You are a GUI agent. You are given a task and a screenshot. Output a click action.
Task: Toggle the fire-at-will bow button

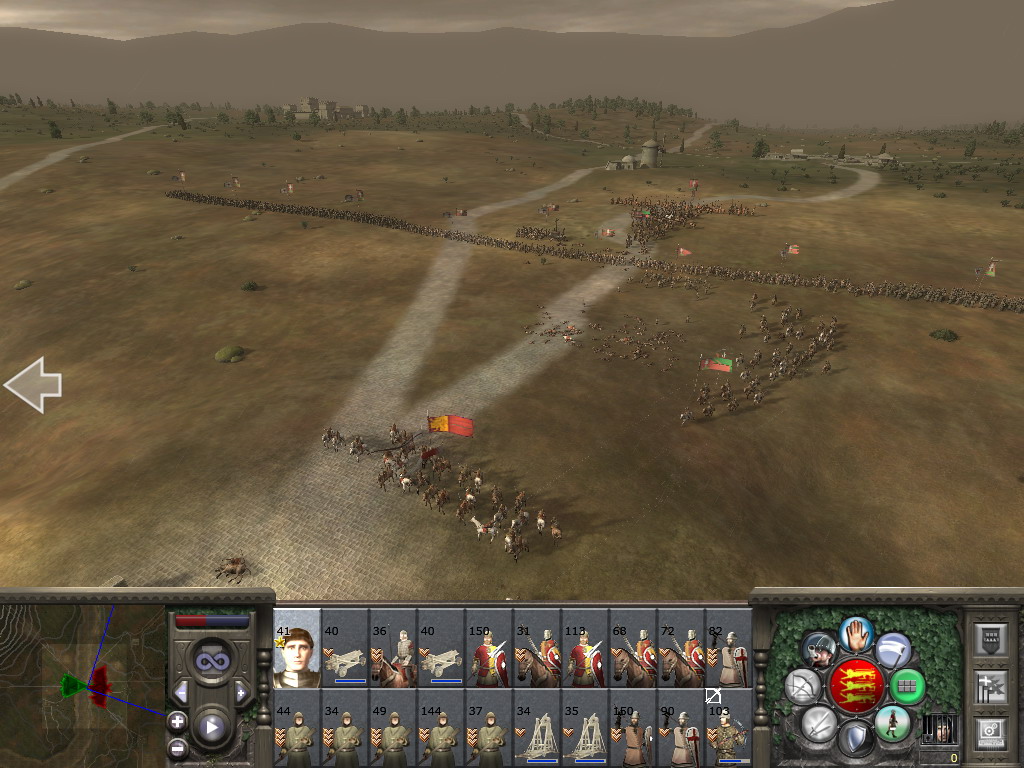(802, 686)
